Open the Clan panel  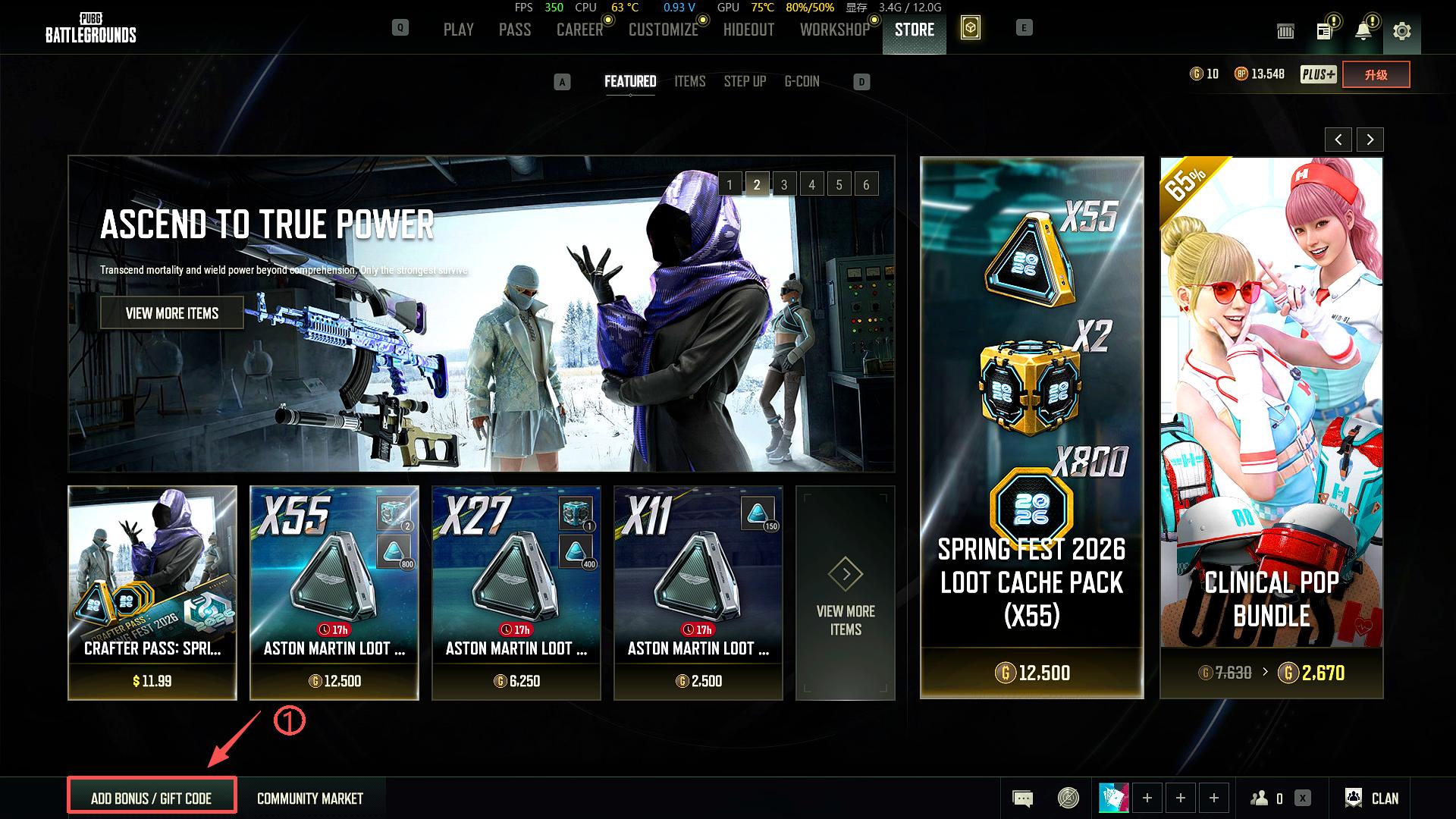click(1372, 798)
